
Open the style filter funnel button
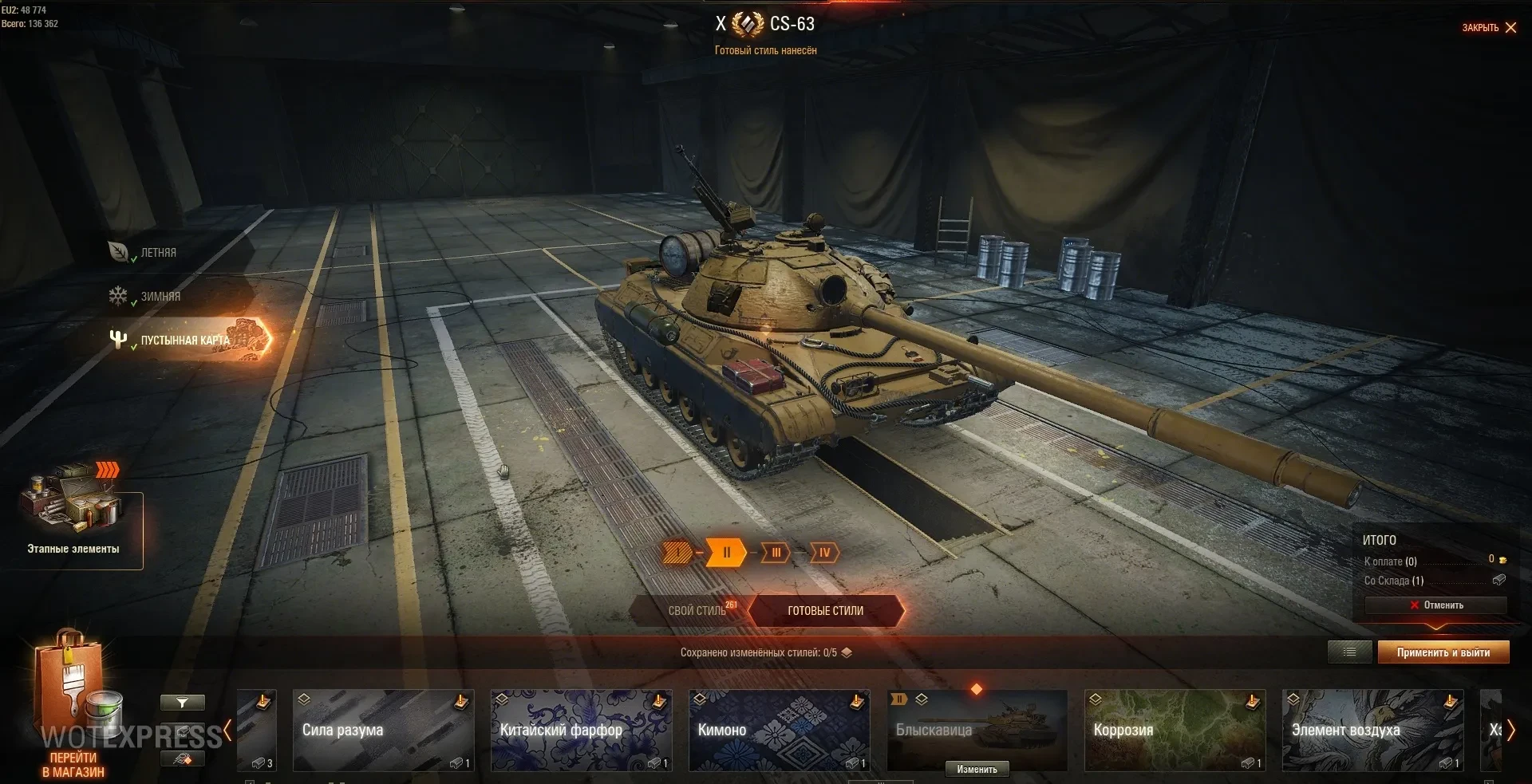pos(182,703)
